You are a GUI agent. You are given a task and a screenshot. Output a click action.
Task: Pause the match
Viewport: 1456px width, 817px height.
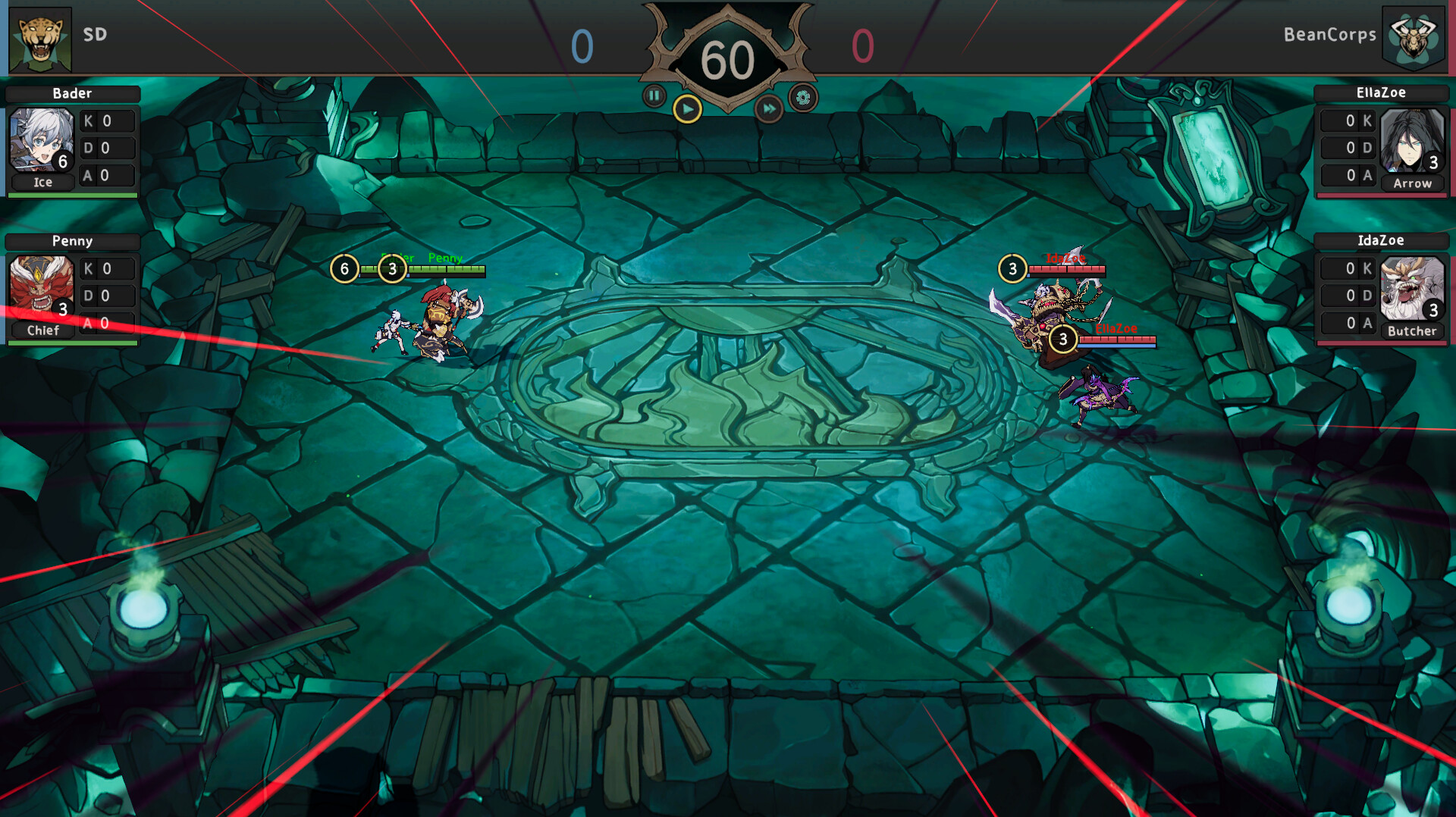point(654,96)
